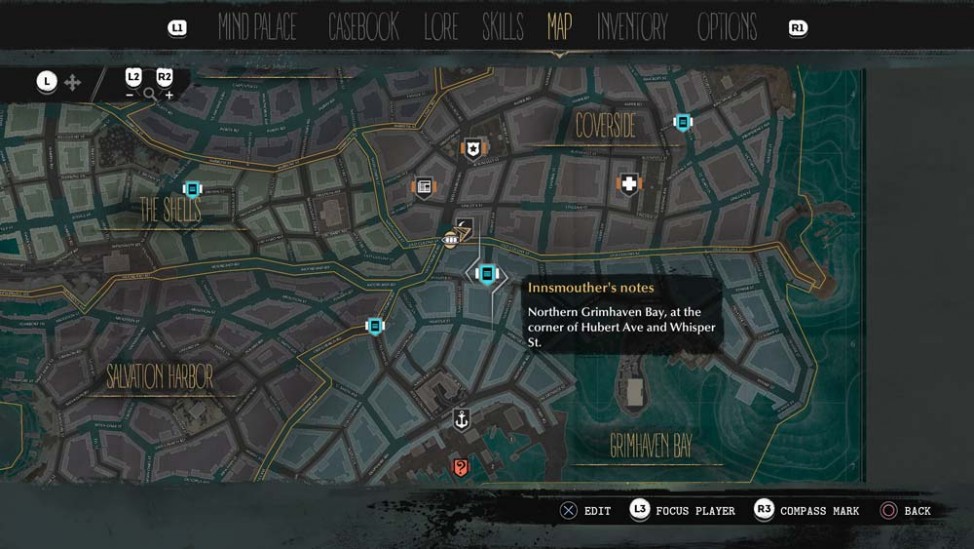
Task: Click the red question mark marker
Action: point(460,466)
